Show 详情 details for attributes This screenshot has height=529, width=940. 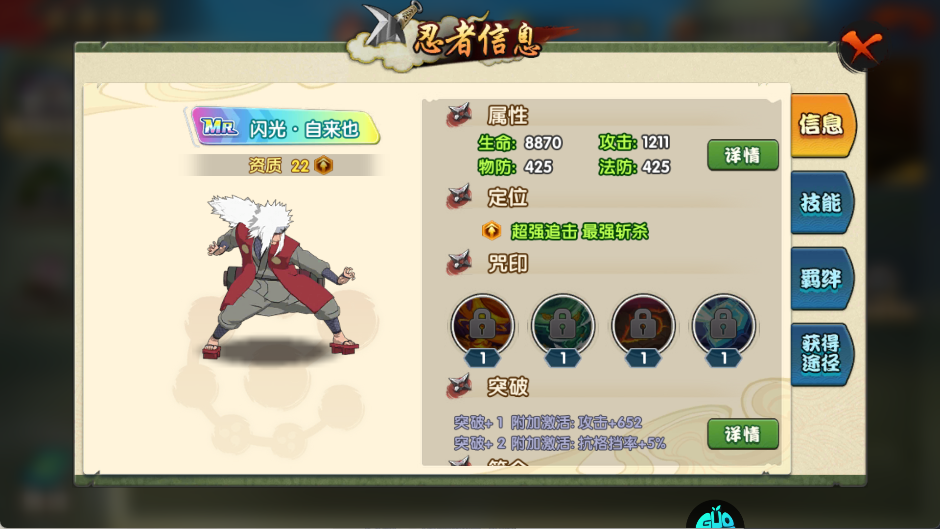(742, 155)
